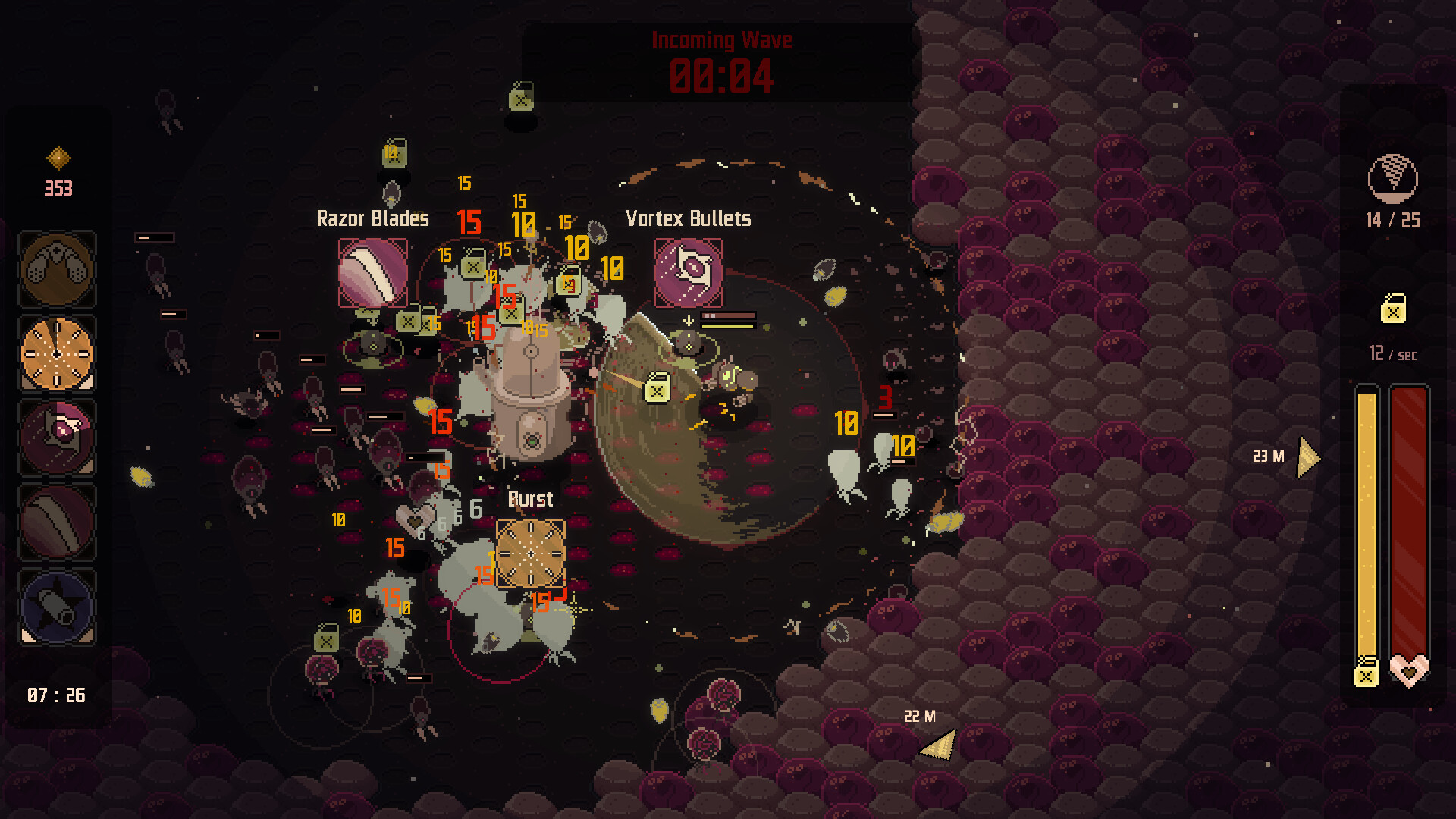Select the Razor Blades upgrade ball icon
This screenshot has width=1456, height=819.
click(x=373, y=272)
